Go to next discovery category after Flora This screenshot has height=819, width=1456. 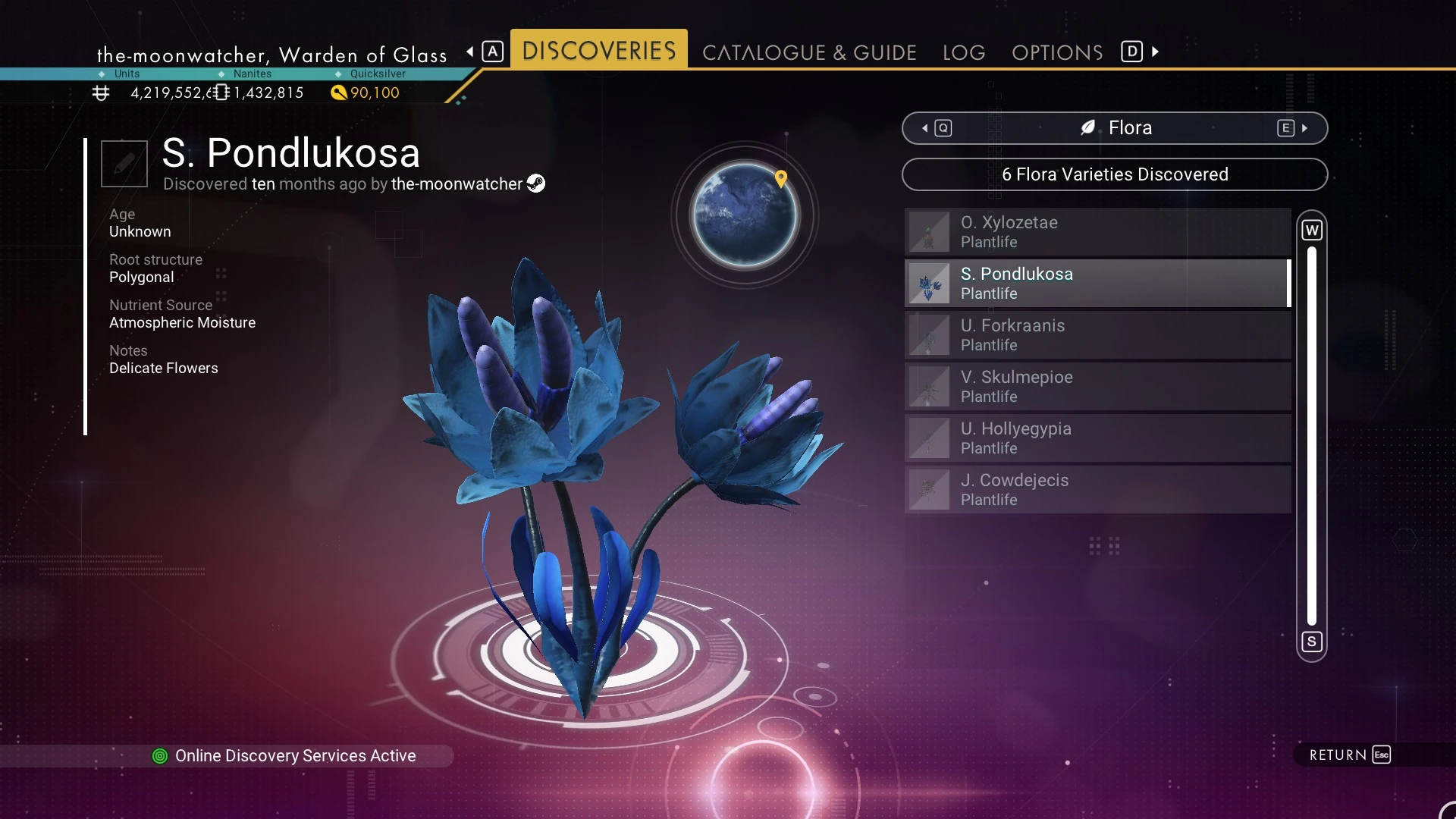point(1292,128)
